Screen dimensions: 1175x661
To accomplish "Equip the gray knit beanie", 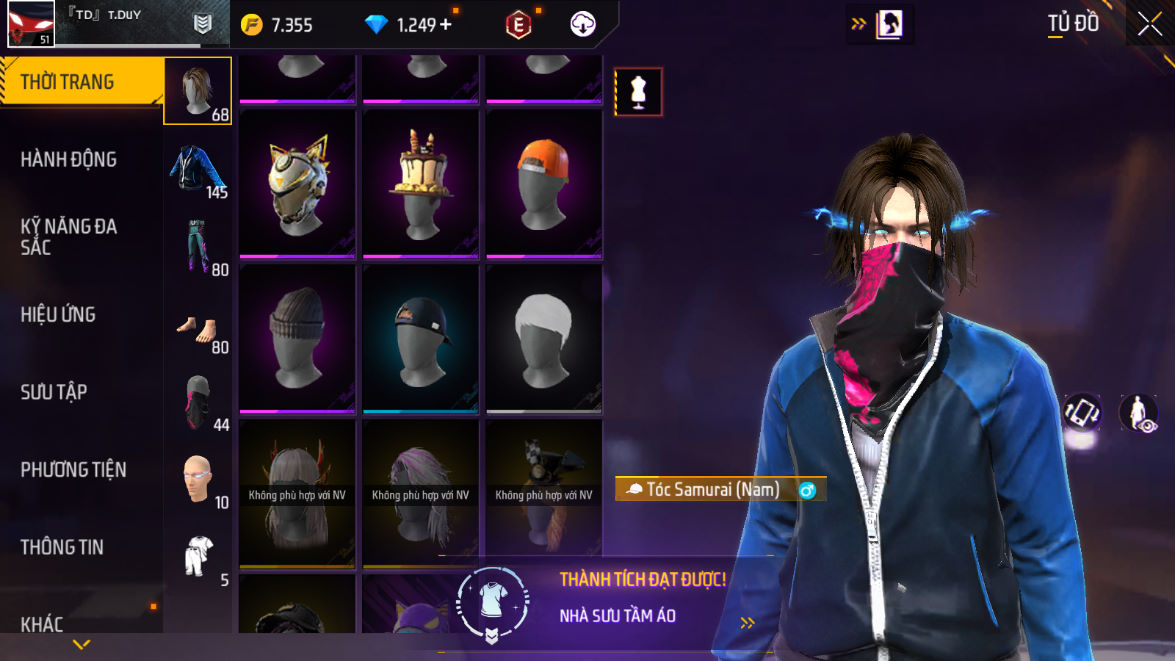I will pyautogui.click(x=298, y=336).
